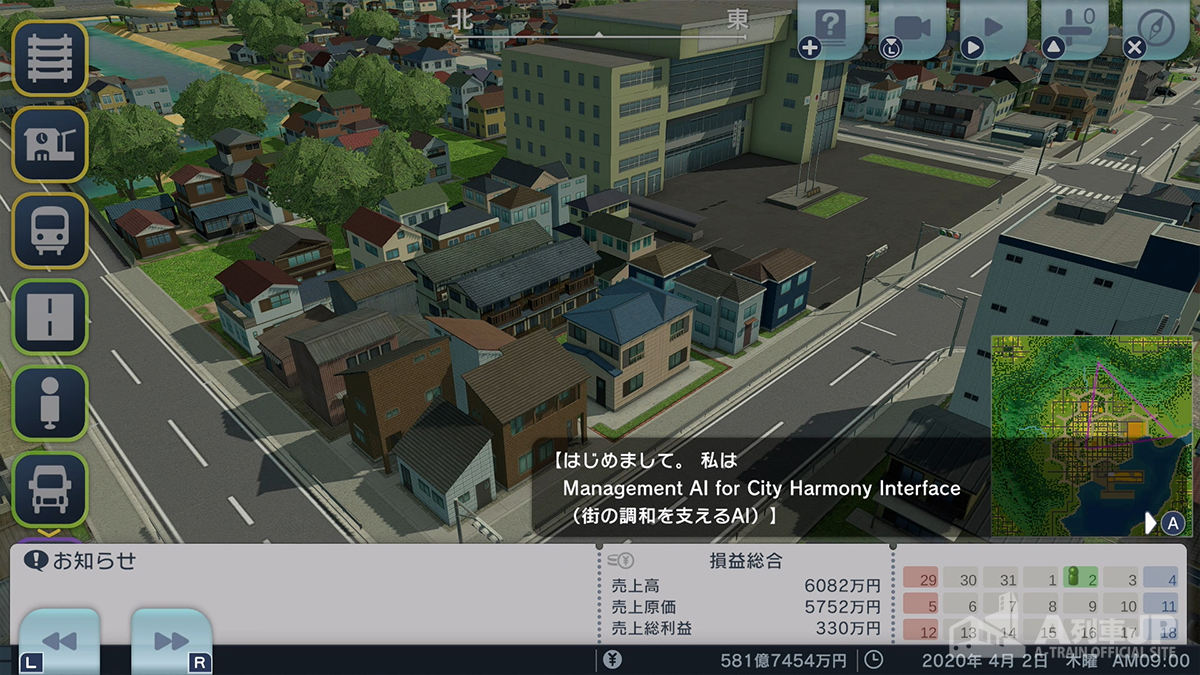The image size is (1200, 675).
Task: Click the rewind arrows button
Action: click(59, 641)
